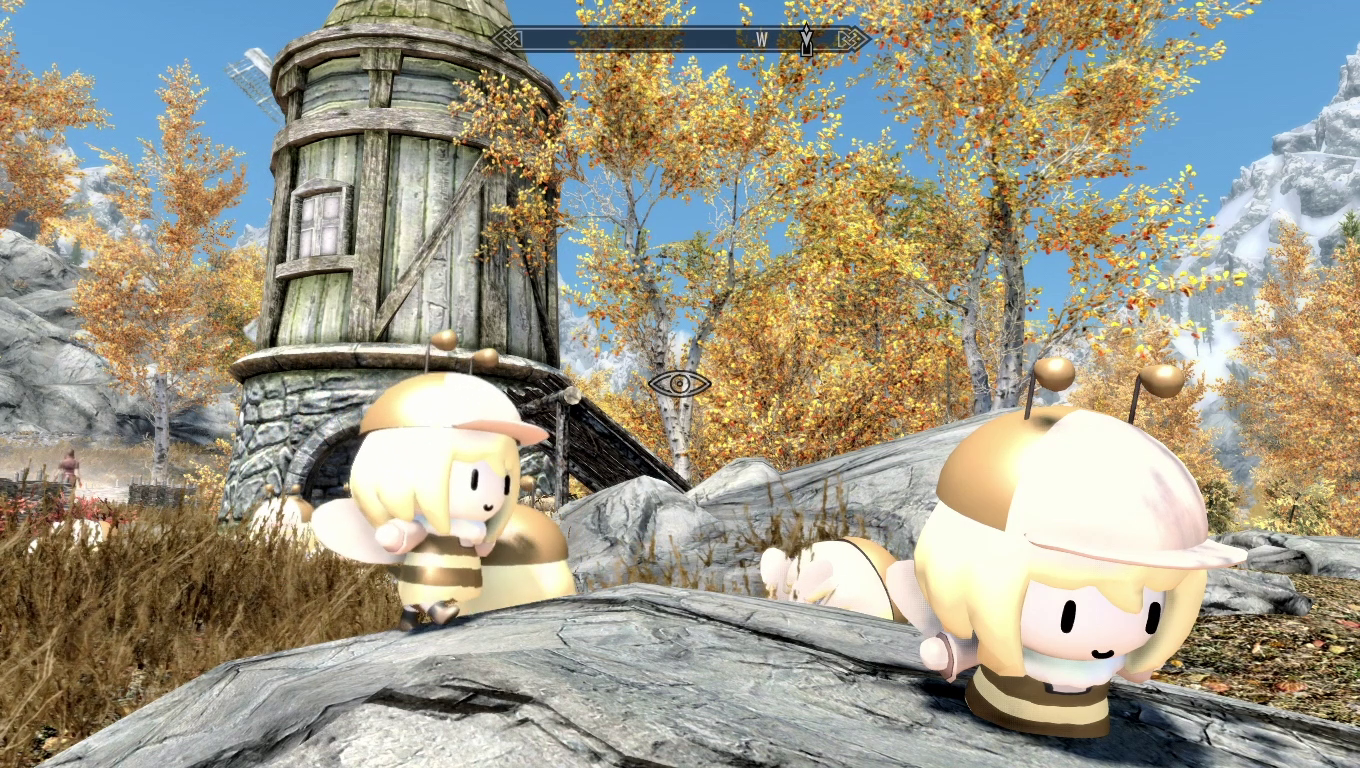Toggle the sneak eye visibility indicator
Screen dimensions: 1360x768
pyautogui.click(x=680, y=384)
